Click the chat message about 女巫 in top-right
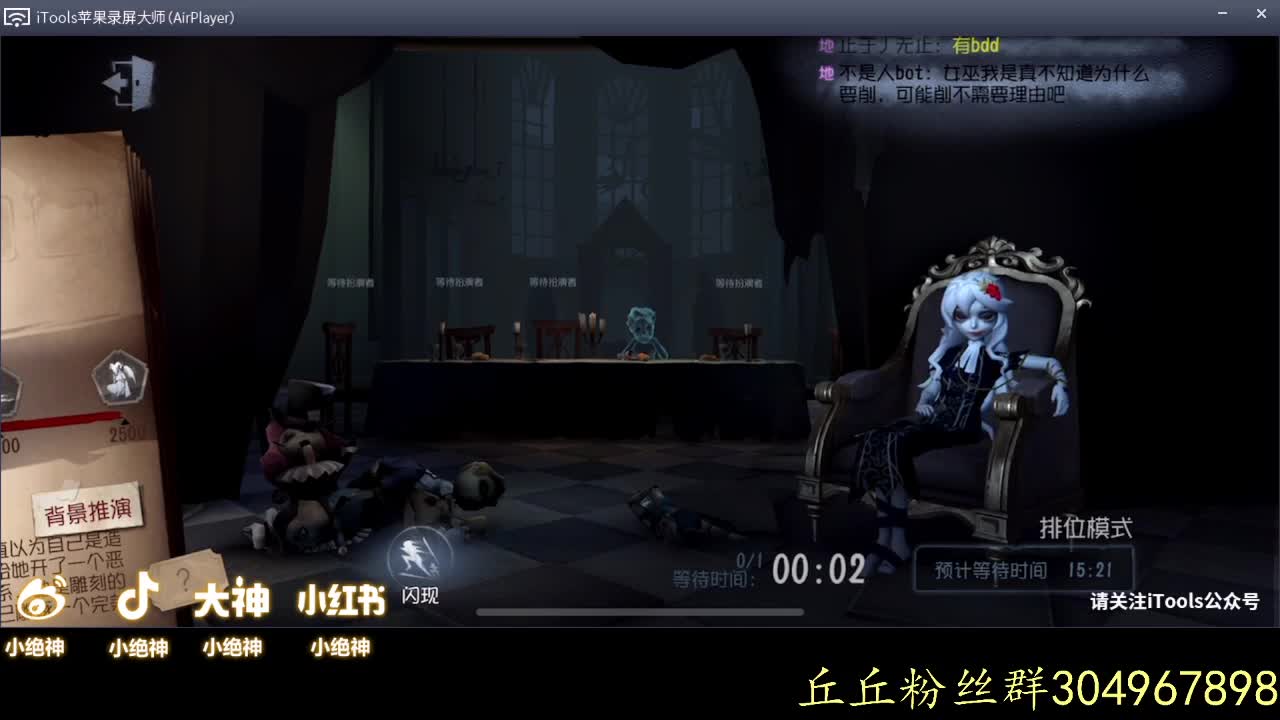 coord(990,82)
